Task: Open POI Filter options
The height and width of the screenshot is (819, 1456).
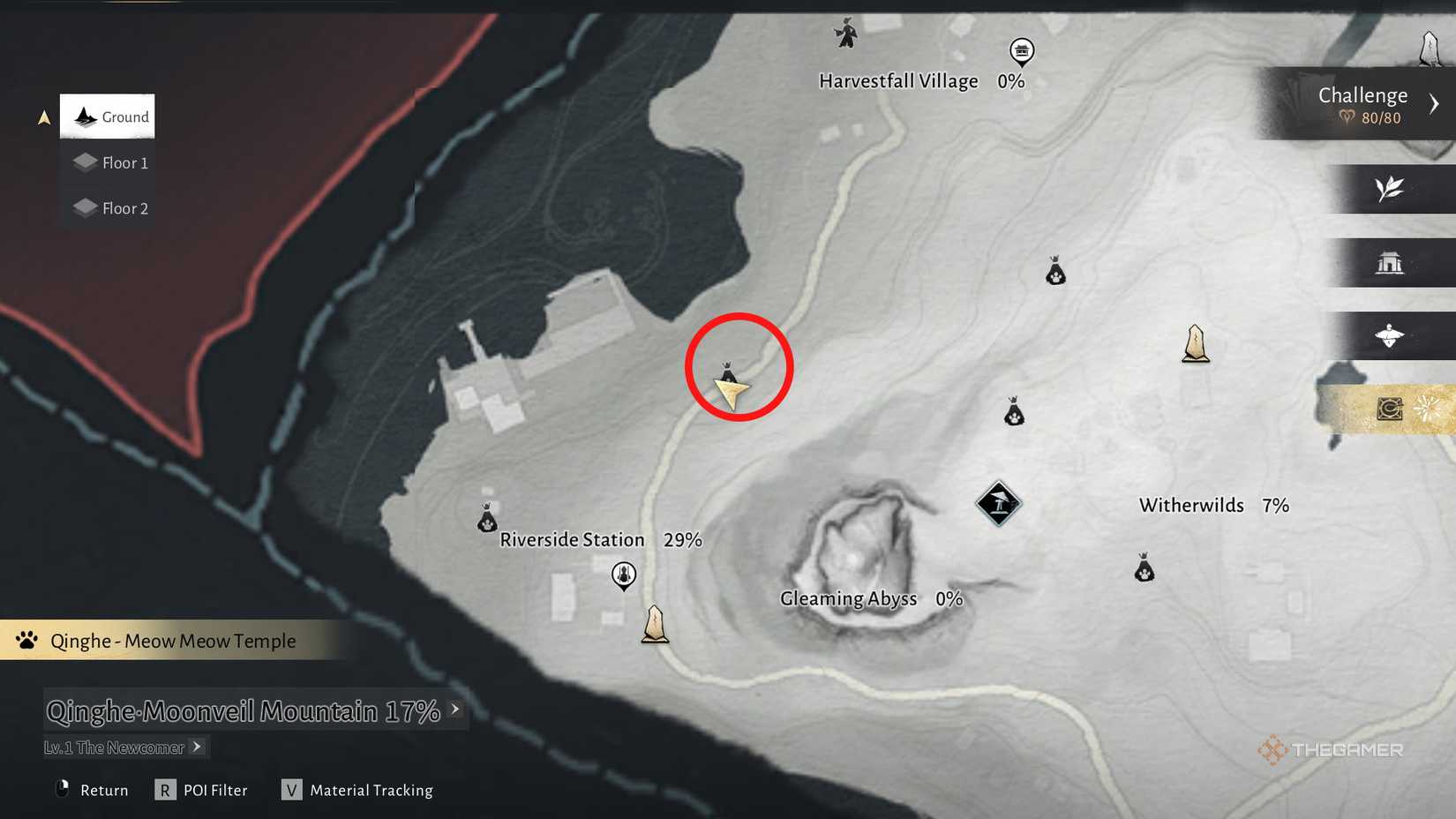Action: click(203, 790)
